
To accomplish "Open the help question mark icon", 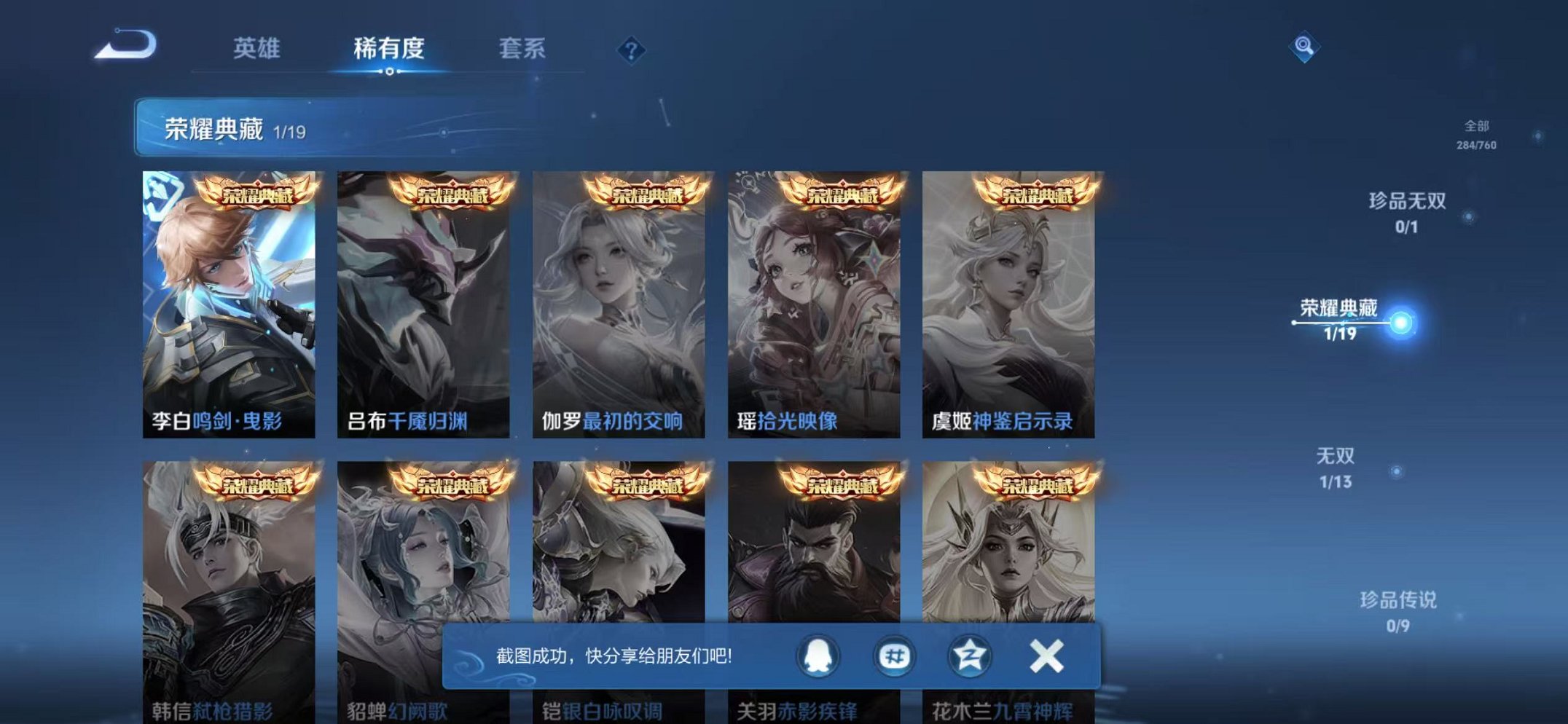I will click(x=631, y=49).
